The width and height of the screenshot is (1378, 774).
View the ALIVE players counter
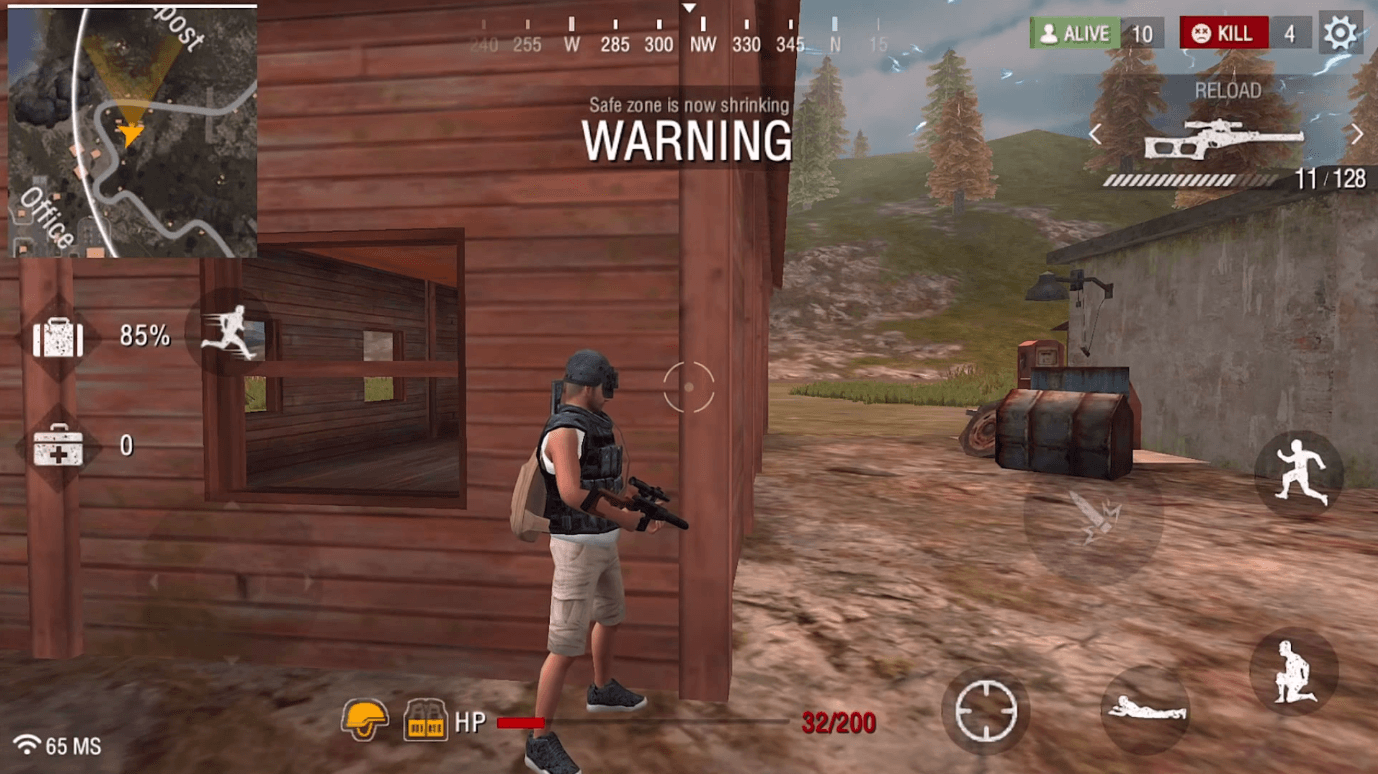[x=1097, y=32]
